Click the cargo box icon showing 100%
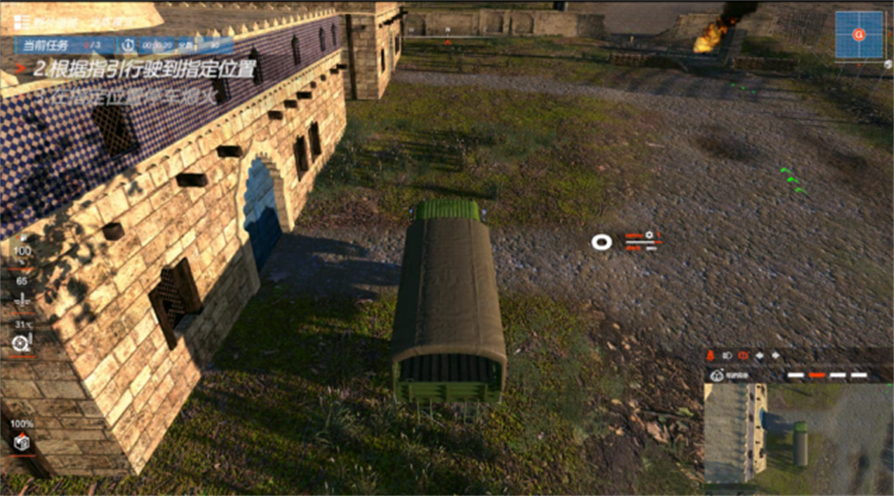This screenshot has height=496, width=894. pyautogui.click(x=21, y=442)
